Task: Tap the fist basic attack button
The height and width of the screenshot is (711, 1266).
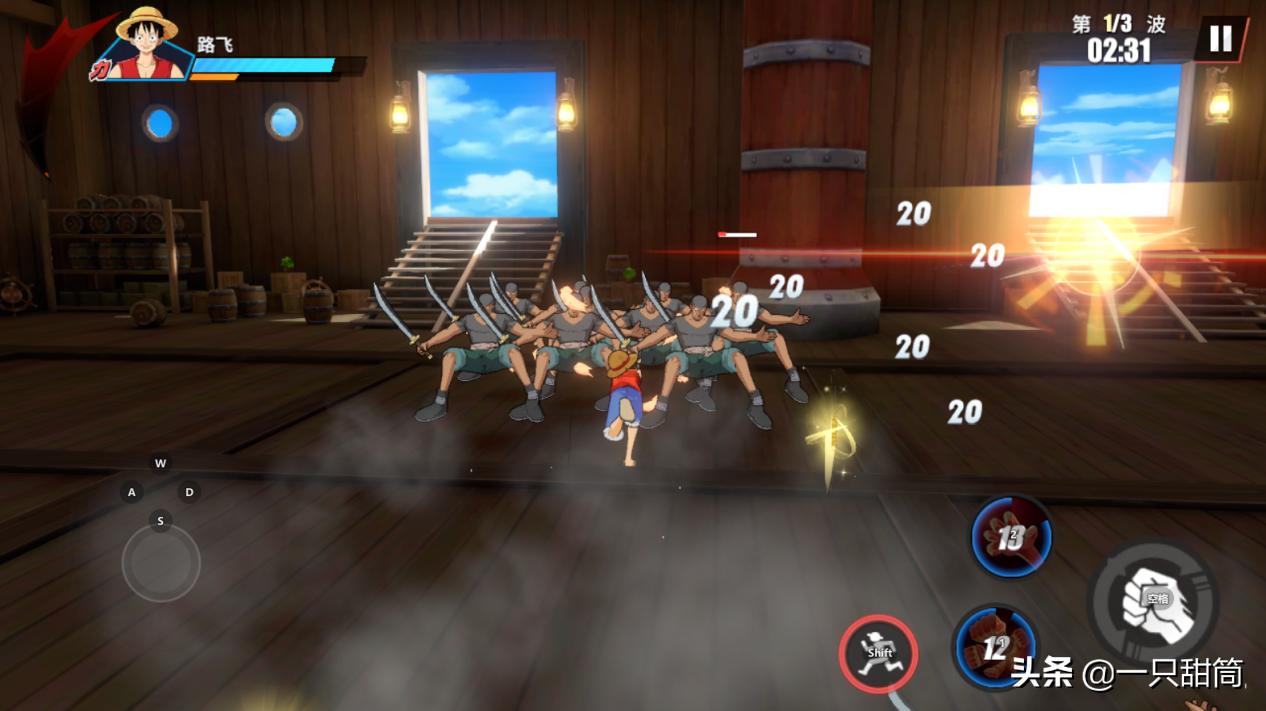Action: tap(1153, 602)
